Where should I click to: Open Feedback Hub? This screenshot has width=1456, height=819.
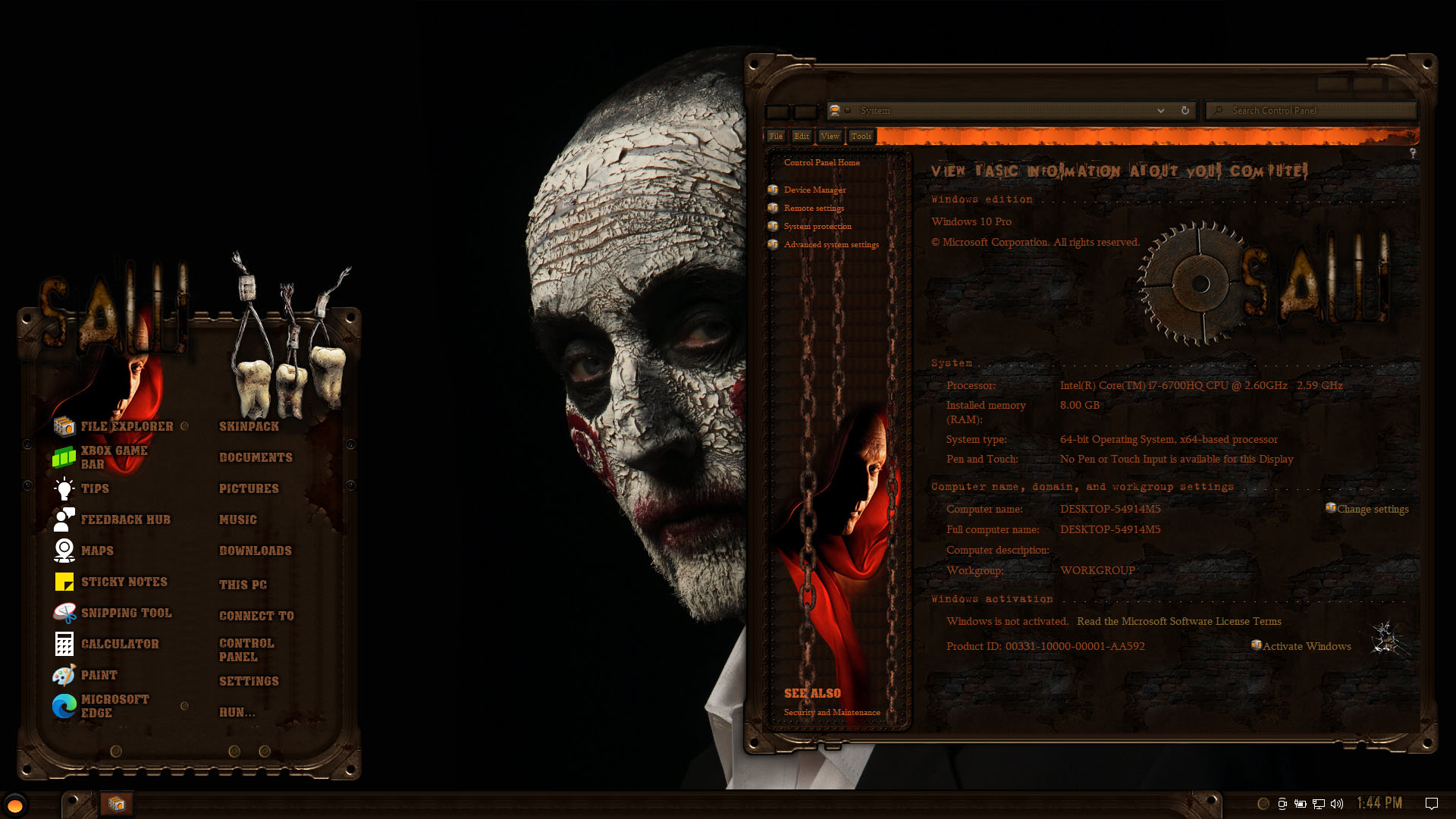pos(125,519)
